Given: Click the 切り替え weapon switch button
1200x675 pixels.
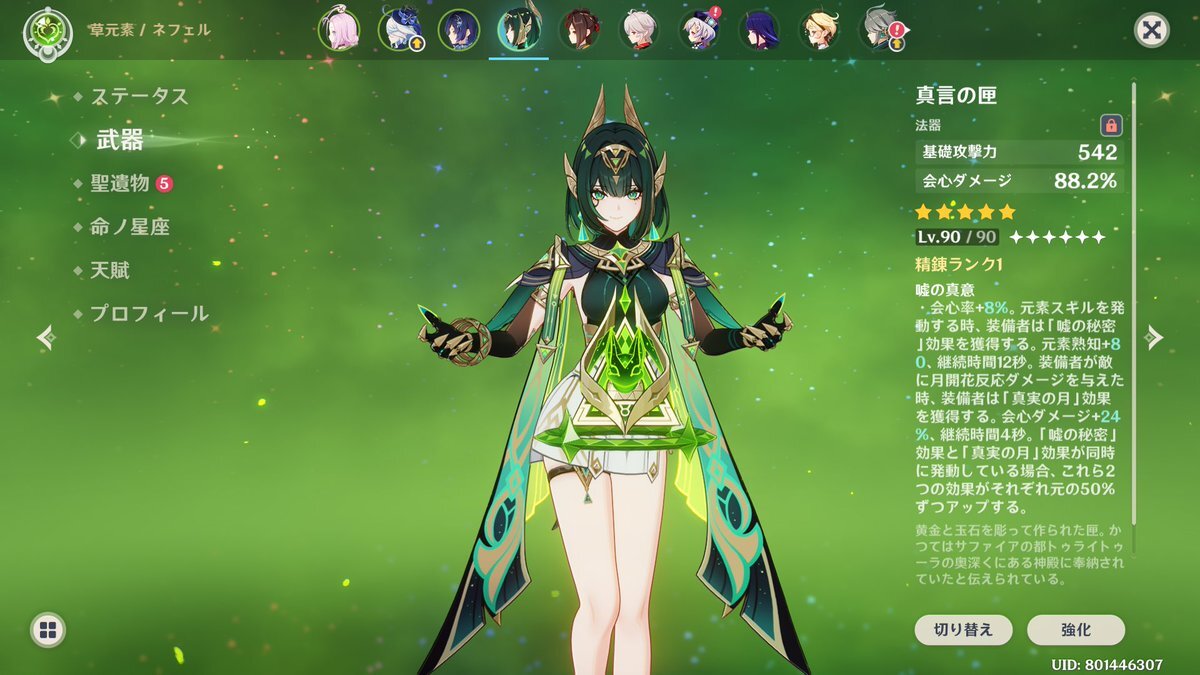Looking at the screenshot, I should coord(963,630).
